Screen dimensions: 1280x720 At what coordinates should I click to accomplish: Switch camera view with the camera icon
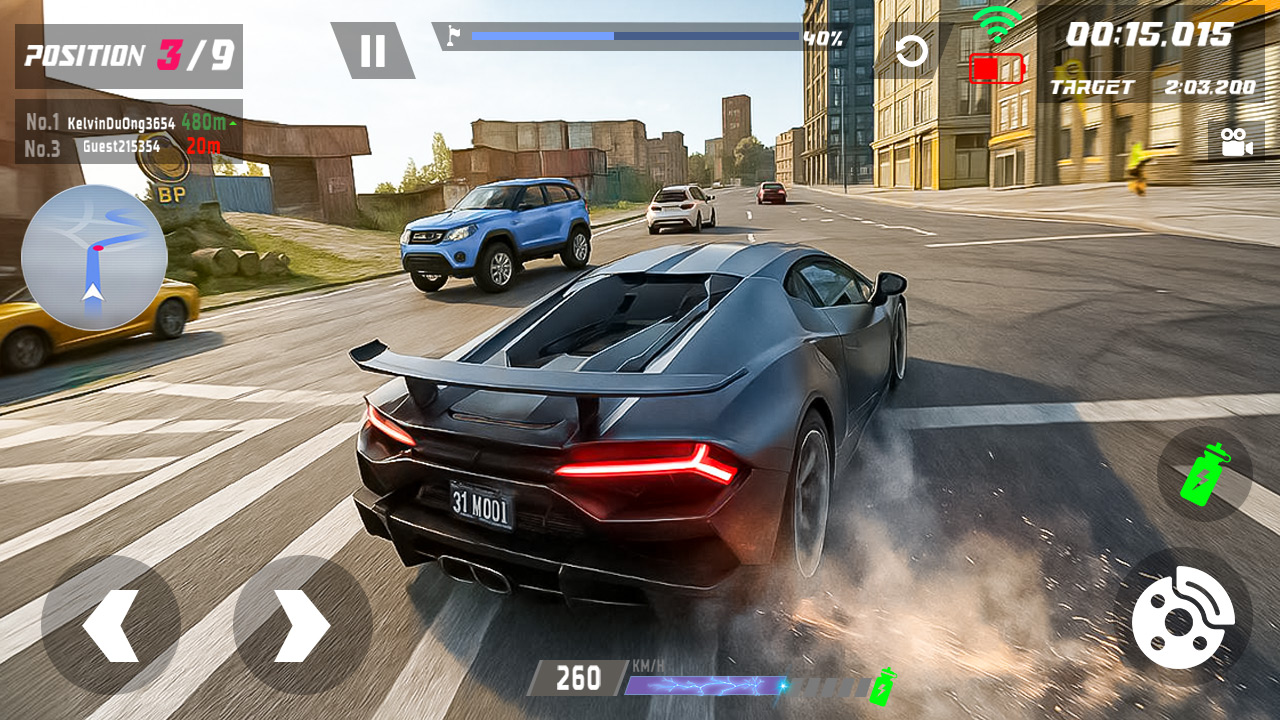1238,140
